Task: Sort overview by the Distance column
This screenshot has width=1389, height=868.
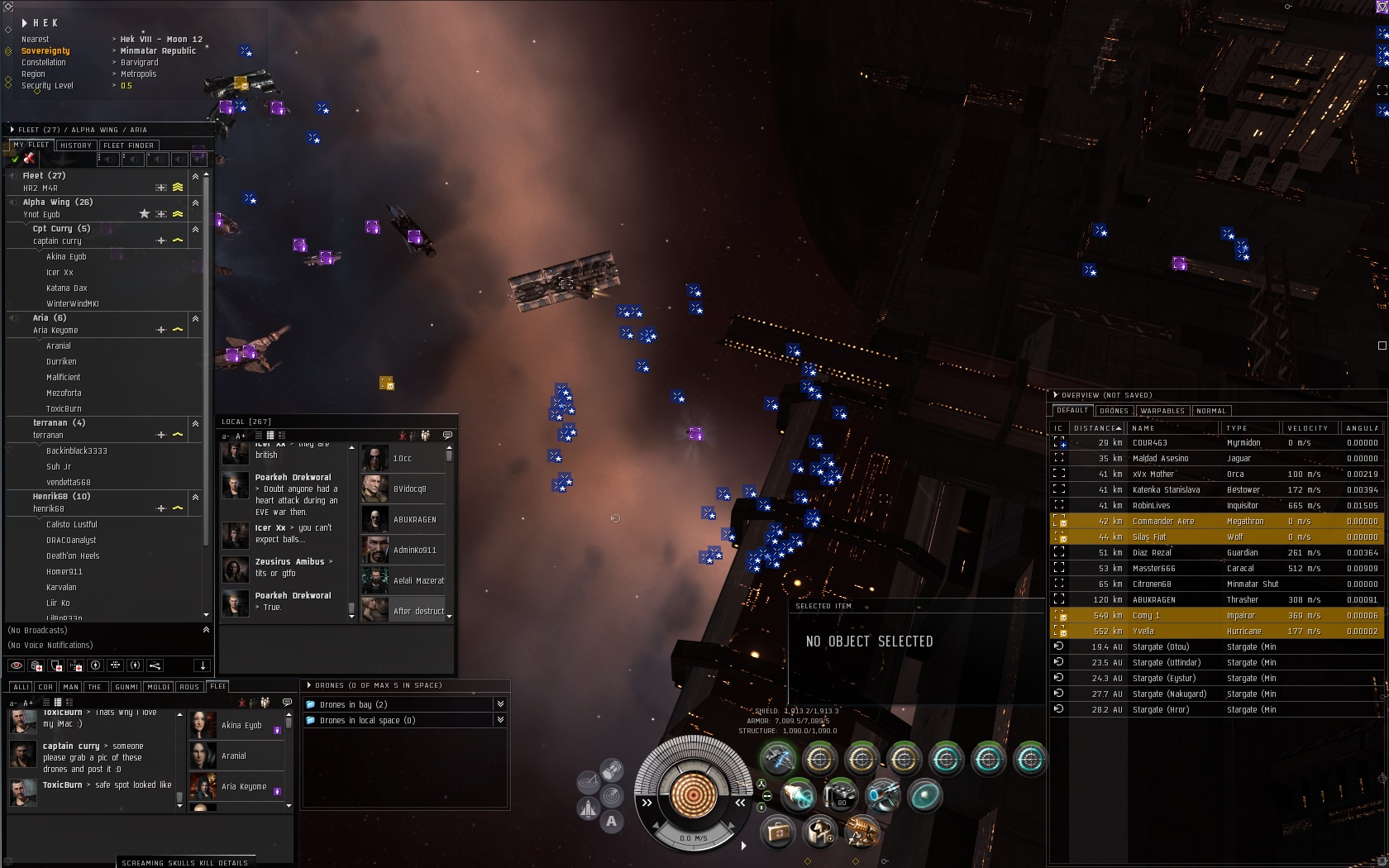Action: [x=1096, y=428]
